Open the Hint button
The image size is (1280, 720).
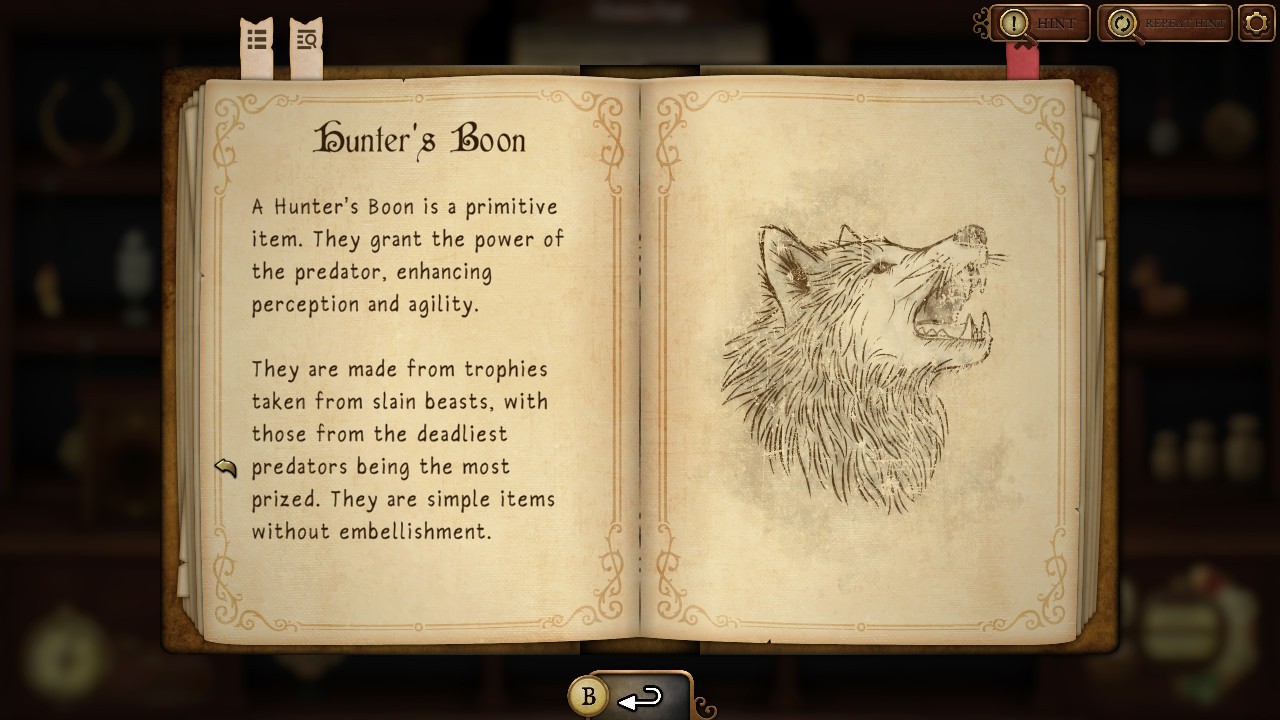pos(1040,23)
